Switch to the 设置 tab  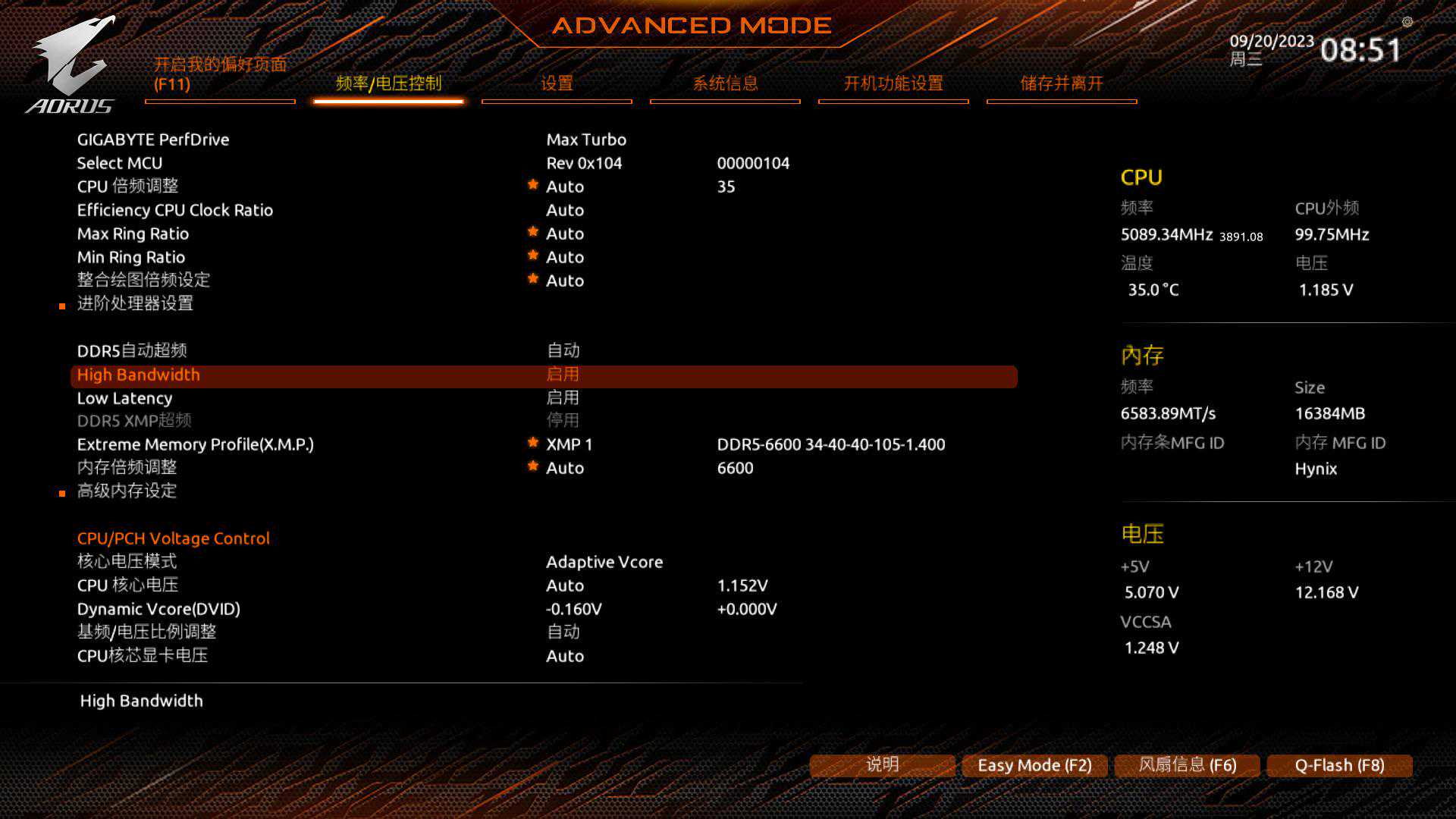pyautogui.click(x=557, y=83)
